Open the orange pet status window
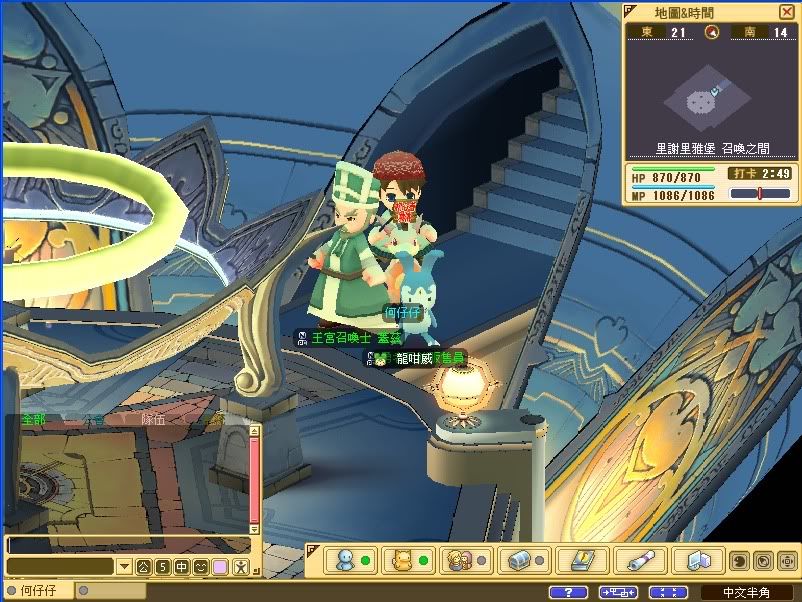This screenshot has width=802, height=602. 410,560
